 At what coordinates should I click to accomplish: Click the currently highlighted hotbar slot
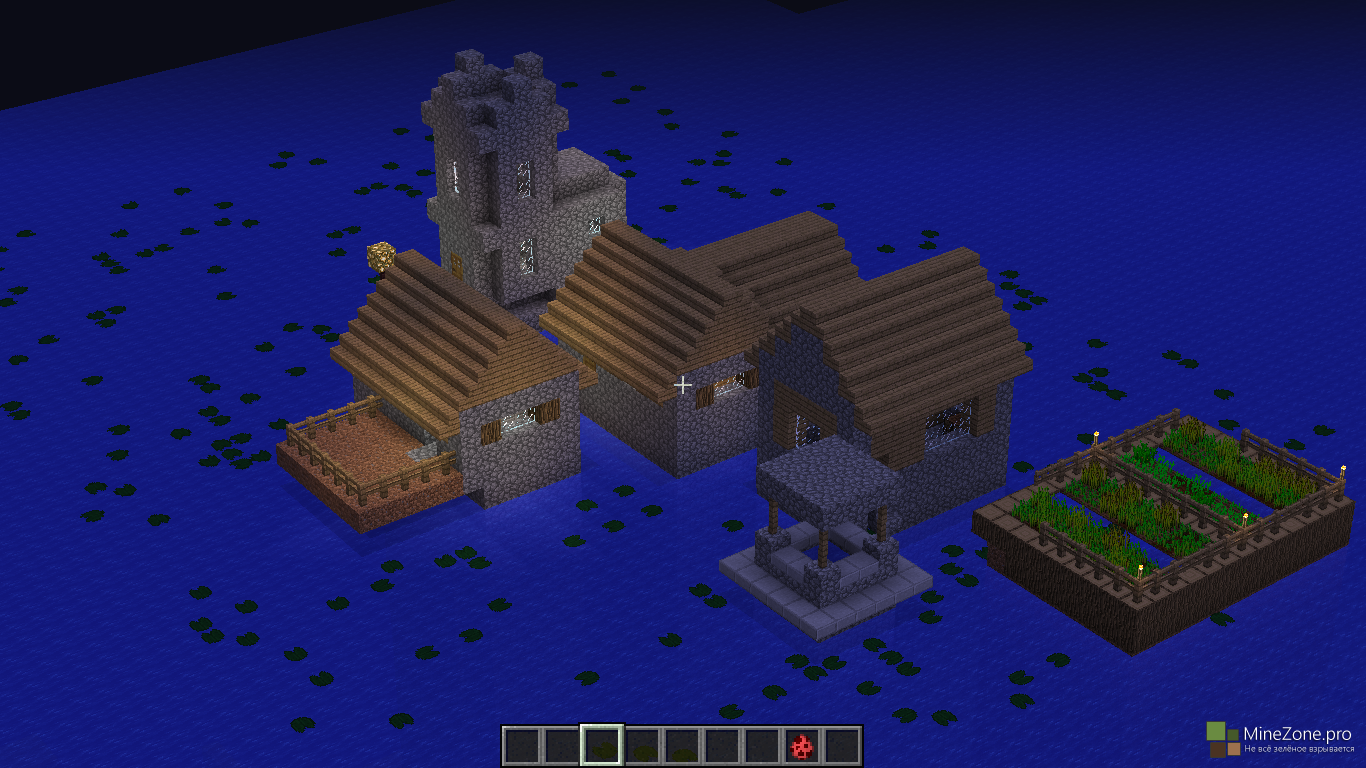tap(602, 746)
